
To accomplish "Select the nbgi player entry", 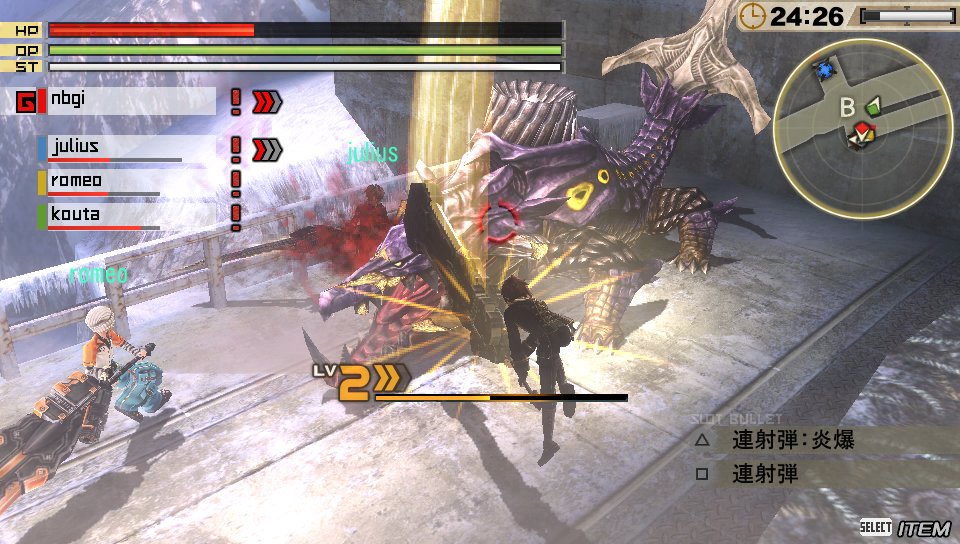I will point(129,100).
